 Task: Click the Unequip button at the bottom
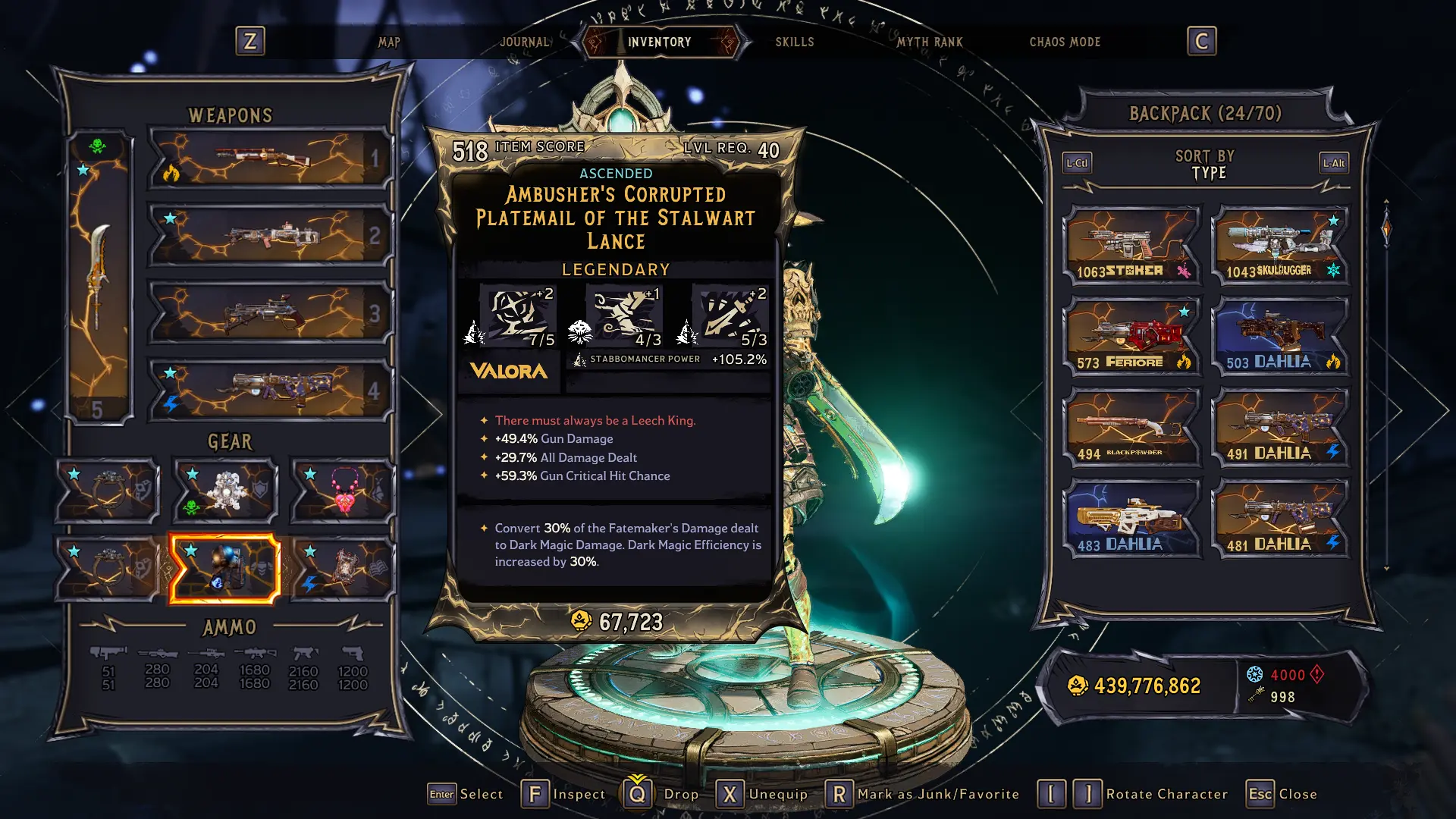tap(762, 794)
